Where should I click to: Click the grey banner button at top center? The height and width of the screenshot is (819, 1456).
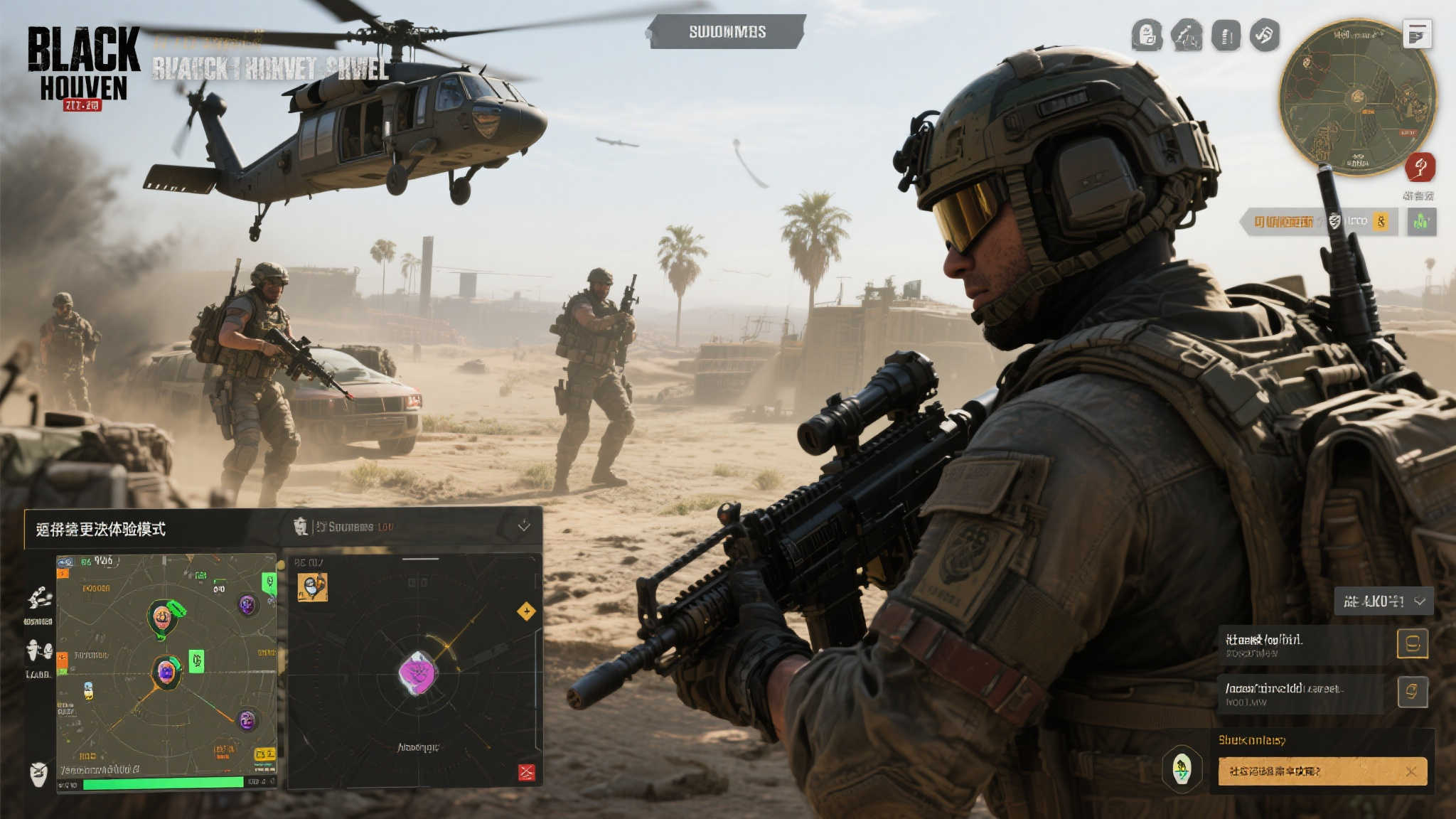pyautogui.click(x=727, y=32)
